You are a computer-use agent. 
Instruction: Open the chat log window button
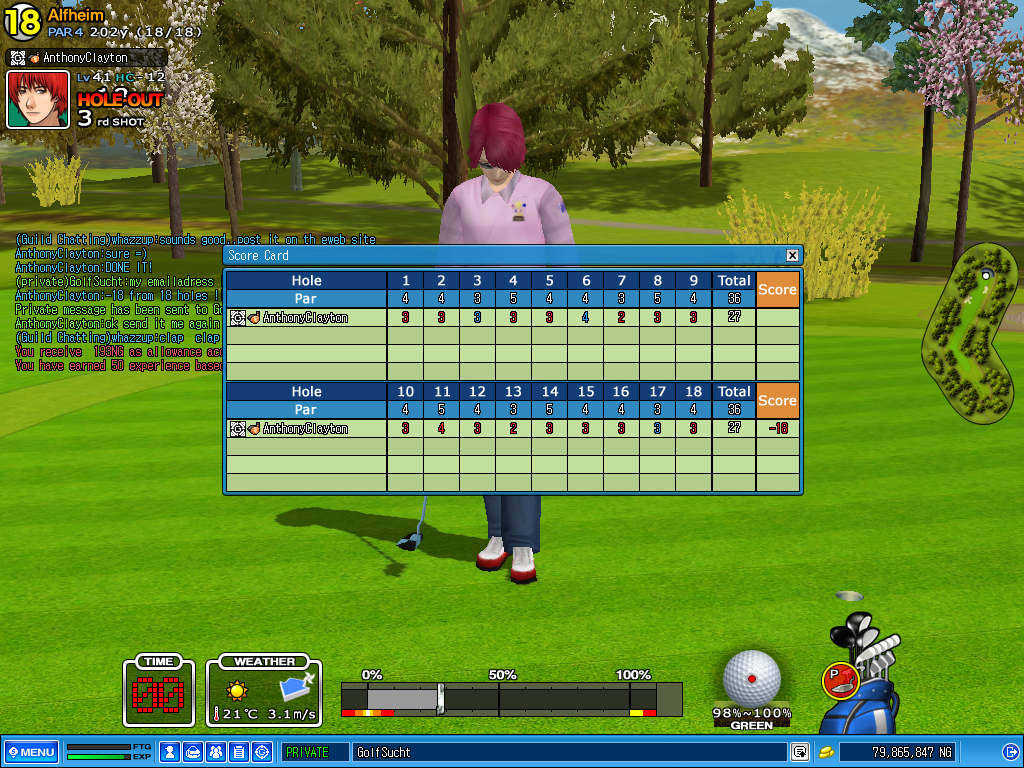pos(800,752)
